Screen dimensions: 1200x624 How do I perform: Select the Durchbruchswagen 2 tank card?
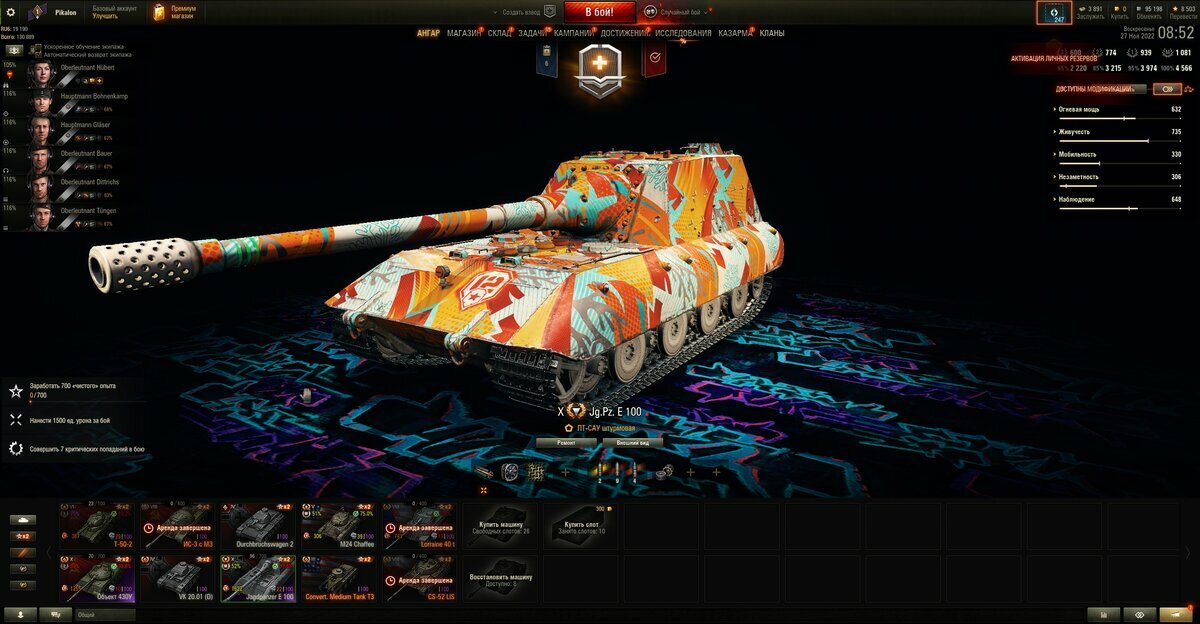[259, 526]
